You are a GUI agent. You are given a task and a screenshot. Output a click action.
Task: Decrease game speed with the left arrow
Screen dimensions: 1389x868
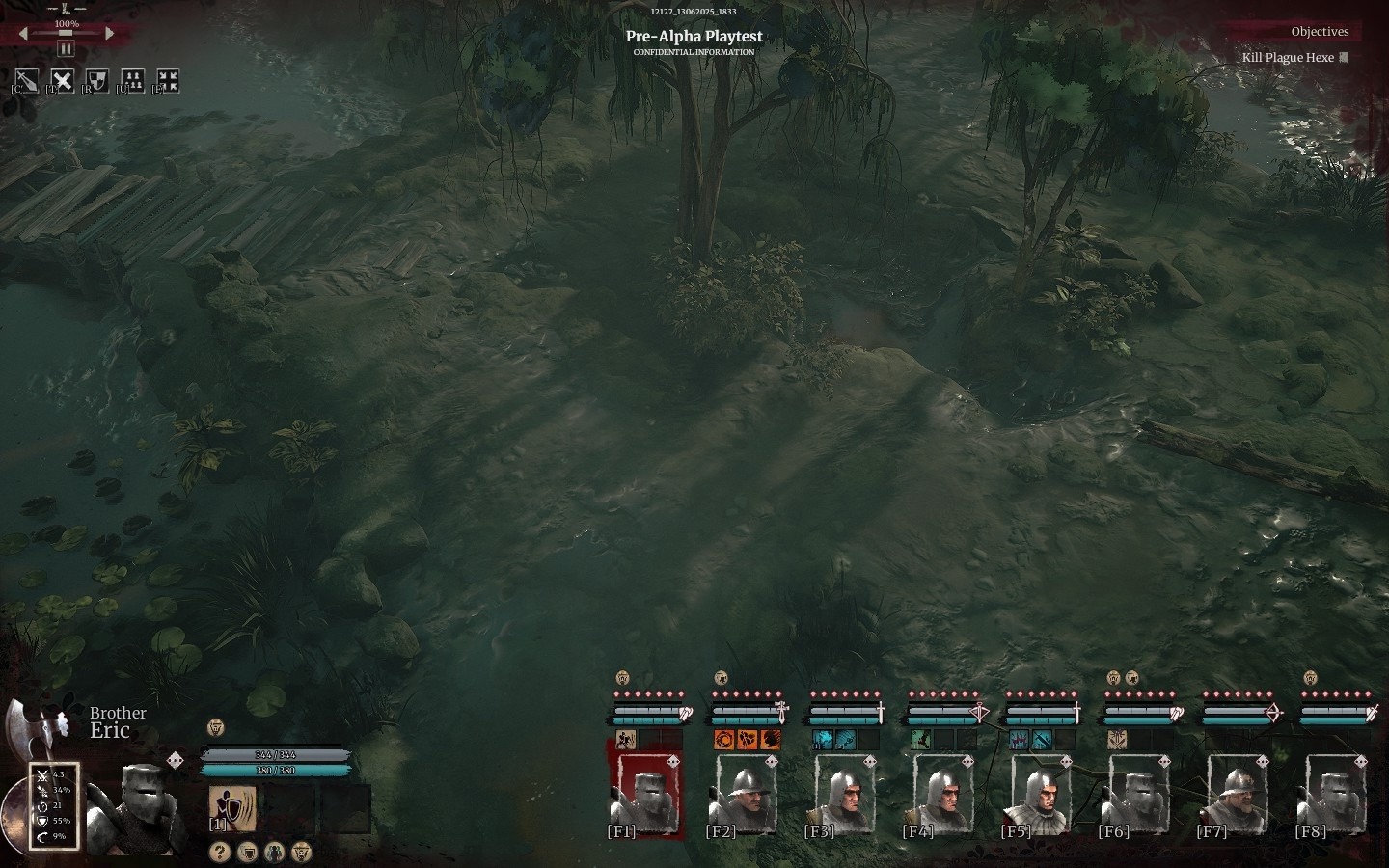(x=24, y=33)
